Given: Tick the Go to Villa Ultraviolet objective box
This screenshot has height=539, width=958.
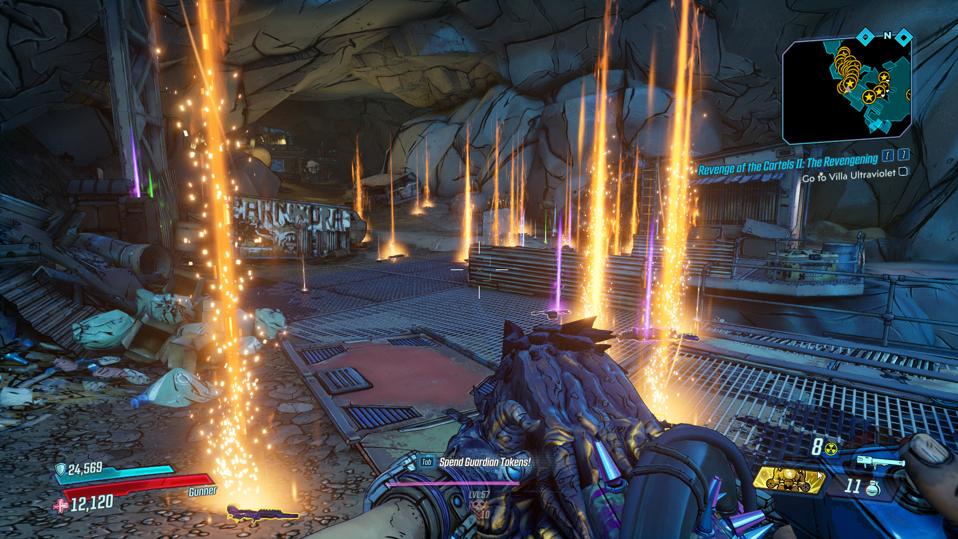Looking at the screenshot, I should pos(904,172).
